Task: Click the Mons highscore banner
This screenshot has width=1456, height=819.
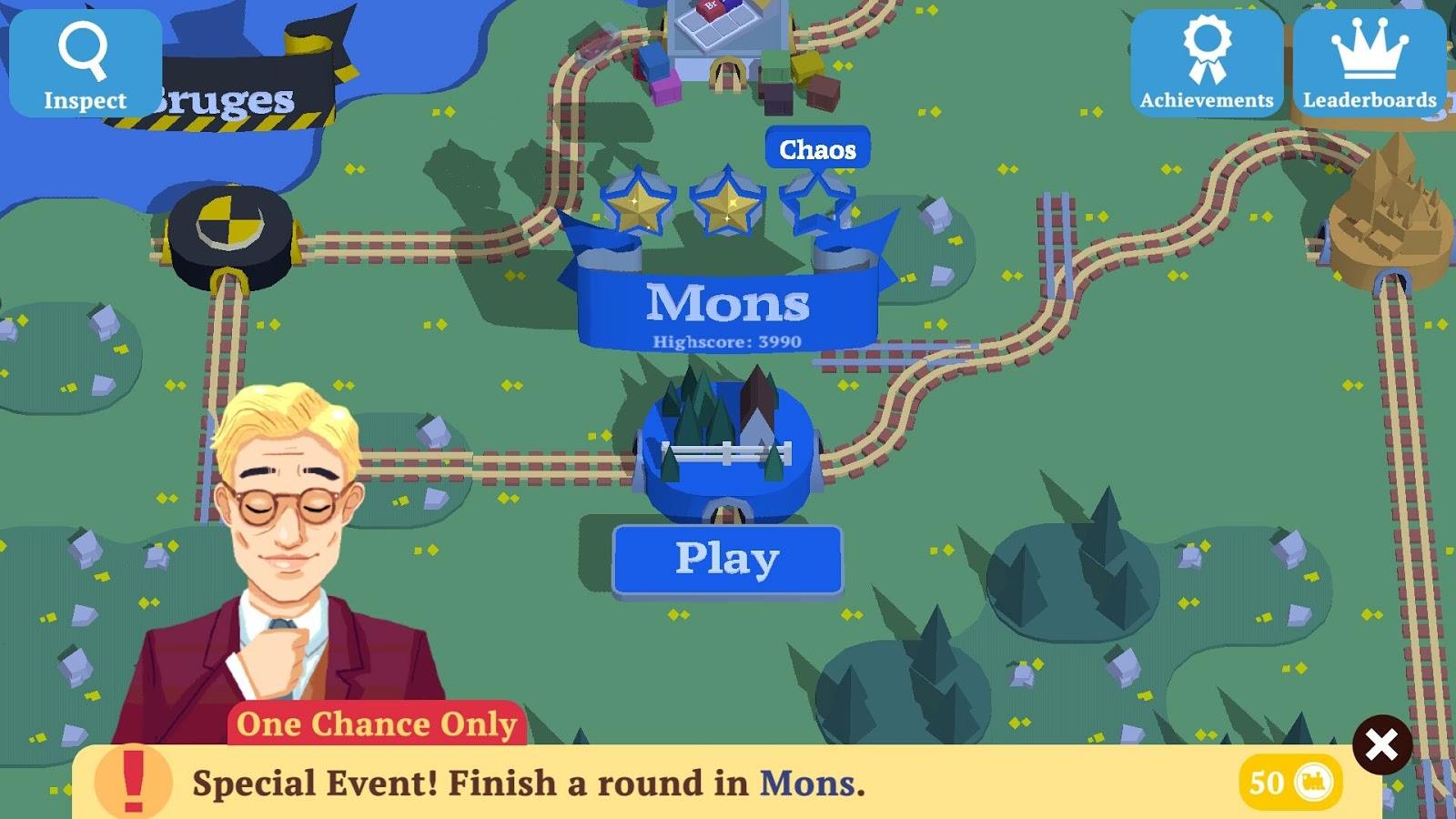Action: (726, 342)
